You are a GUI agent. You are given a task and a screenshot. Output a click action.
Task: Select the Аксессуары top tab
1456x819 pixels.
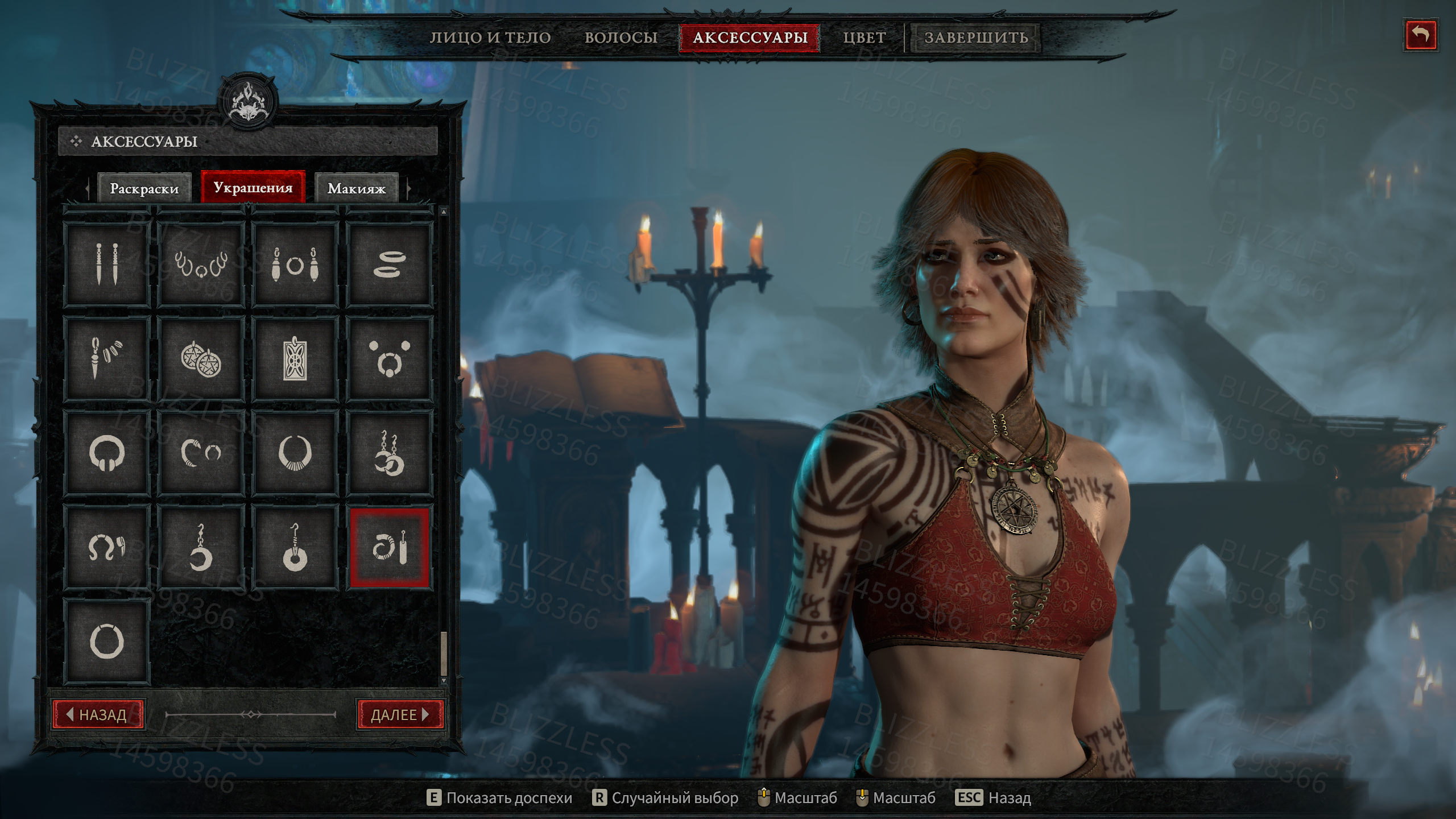tap(750, 38)
